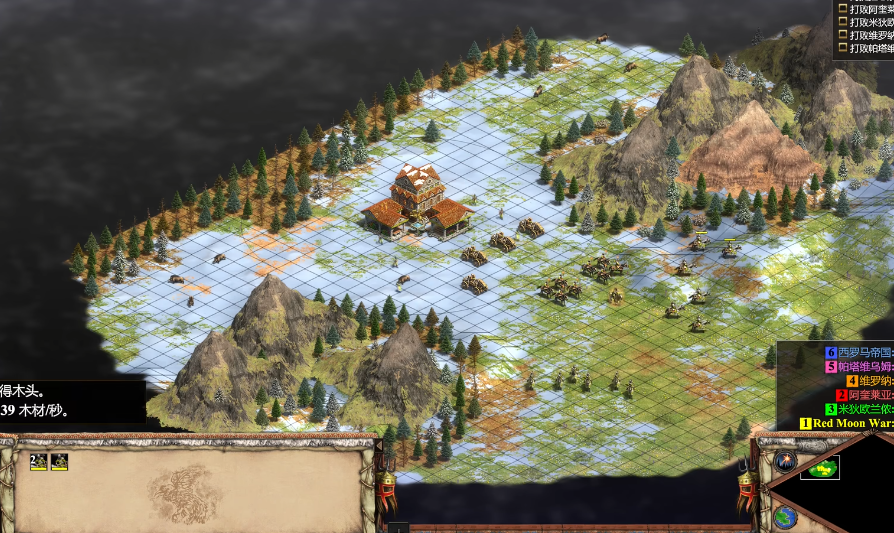The height and width of the screenshot is (533, 894).
Task: Select the unnumbered unit icon in the selection panel
Action: (60, 461)
